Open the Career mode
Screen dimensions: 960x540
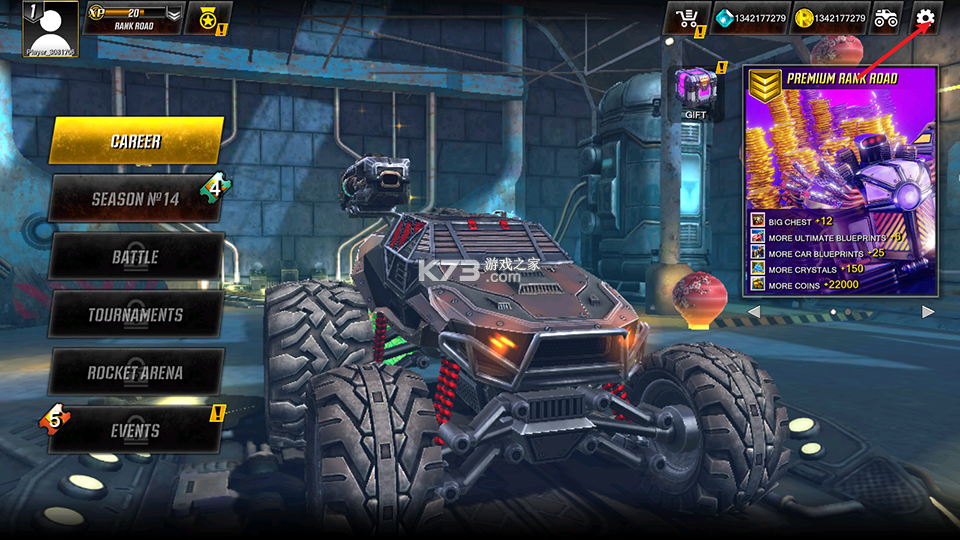click(x=135, y=141)
